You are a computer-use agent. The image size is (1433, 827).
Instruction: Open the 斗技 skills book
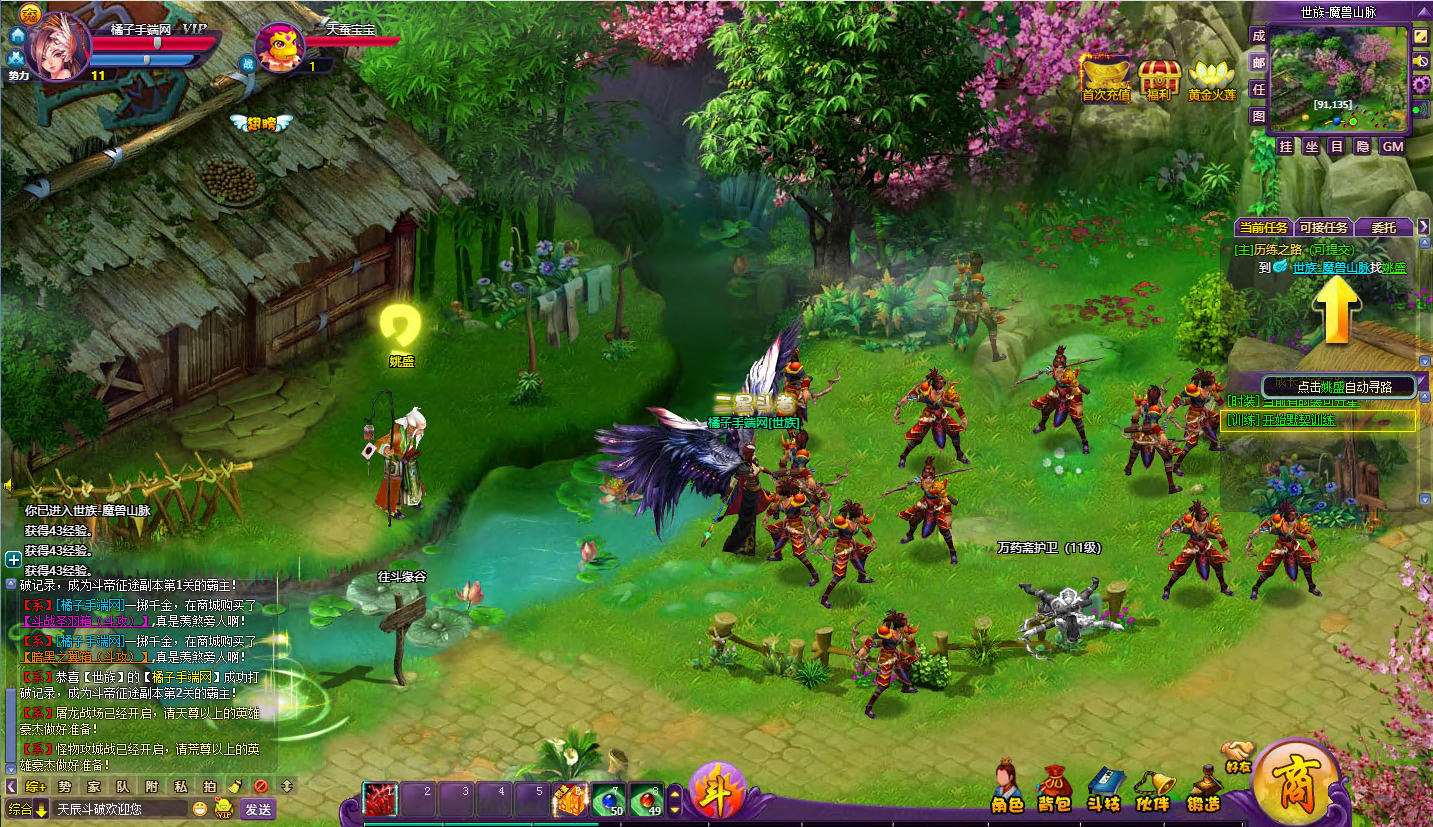(x=1104, y=787)
